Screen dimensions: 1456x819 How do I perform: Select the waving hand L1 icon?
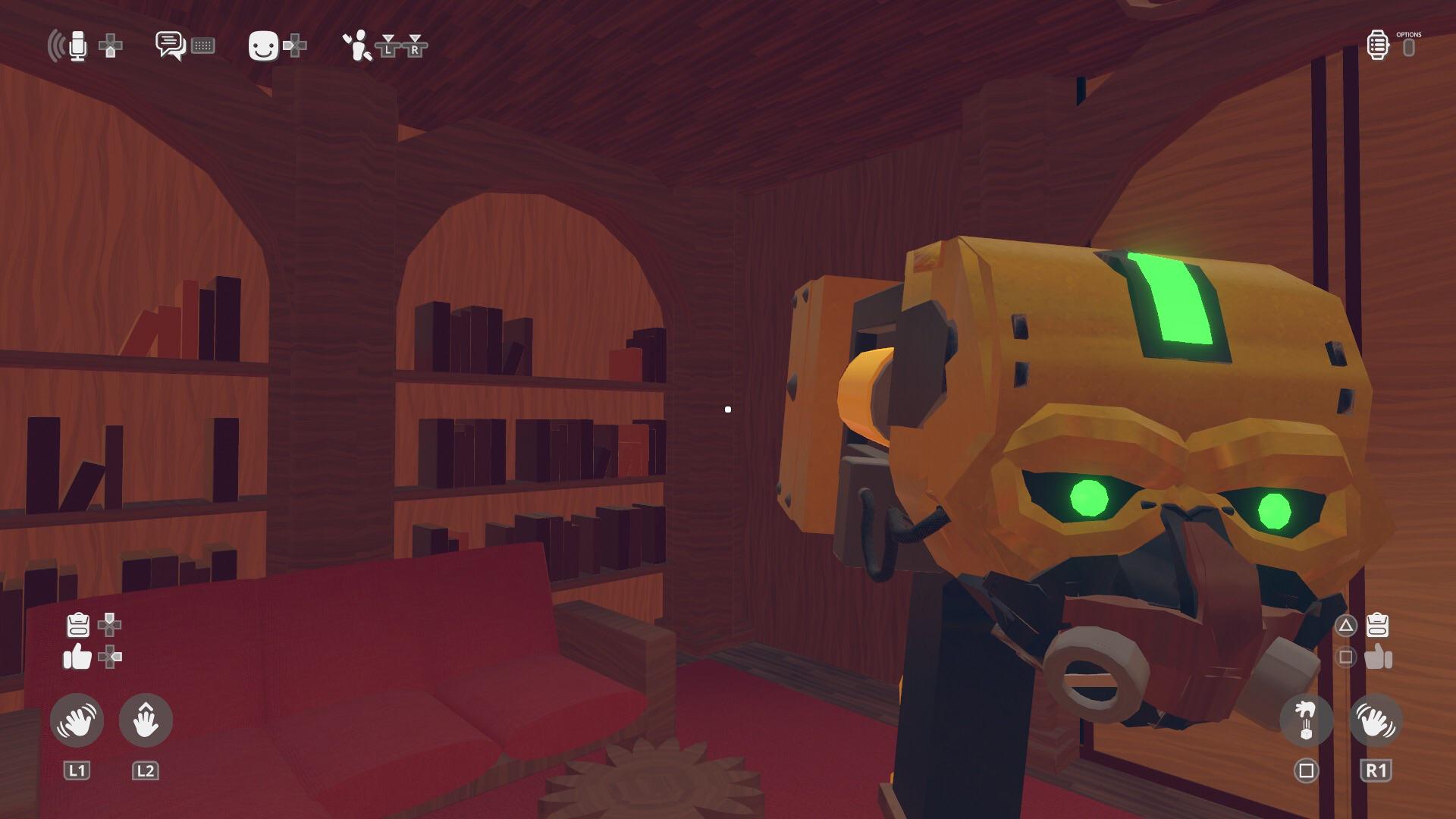pyautogui.click(x=76, y=720)
